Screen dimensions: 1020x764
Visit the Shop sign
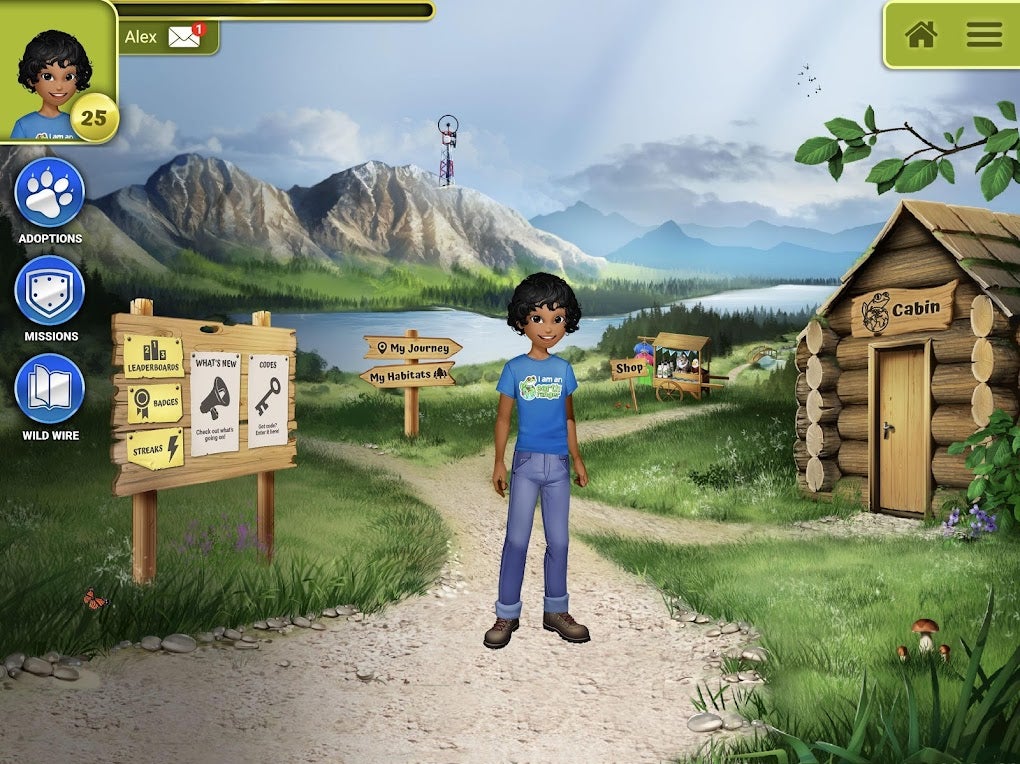click(629, 368)
